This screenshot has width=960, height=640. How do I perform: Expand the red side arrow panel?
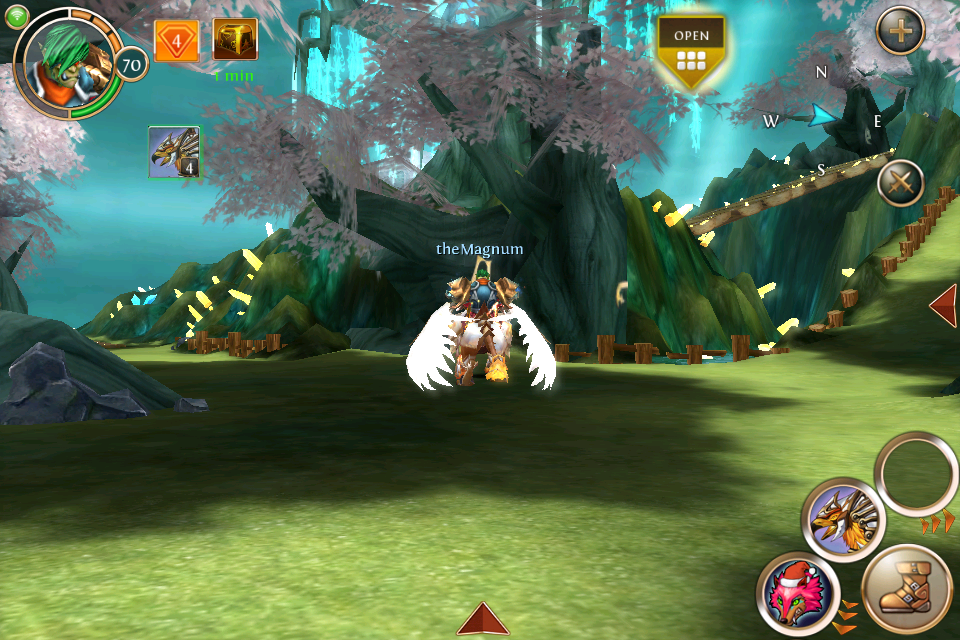click(943, 305)
